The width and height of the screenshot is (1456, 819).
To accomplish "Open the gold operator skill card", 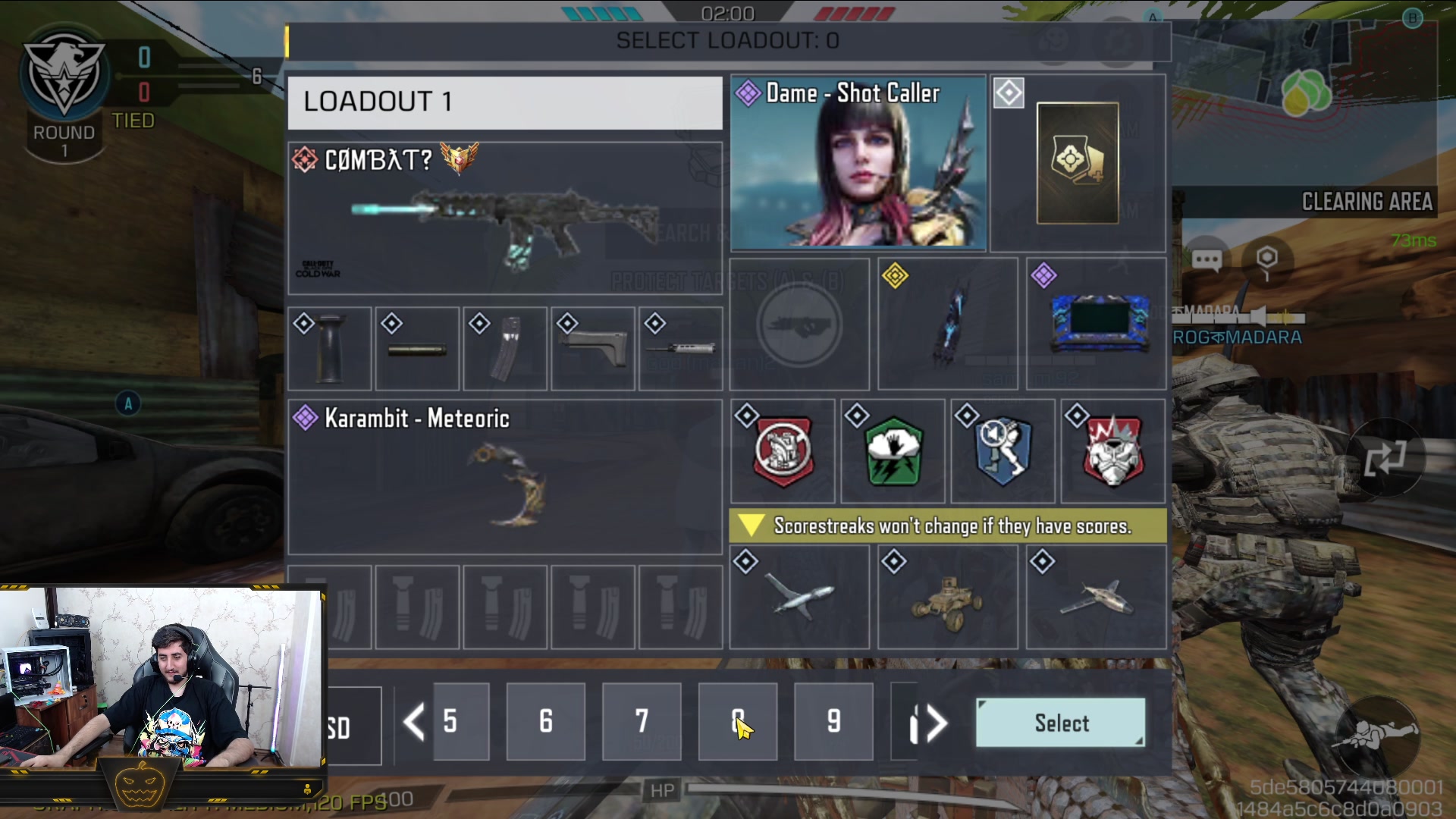I will pyautogui.click(x=1077, y=163).
